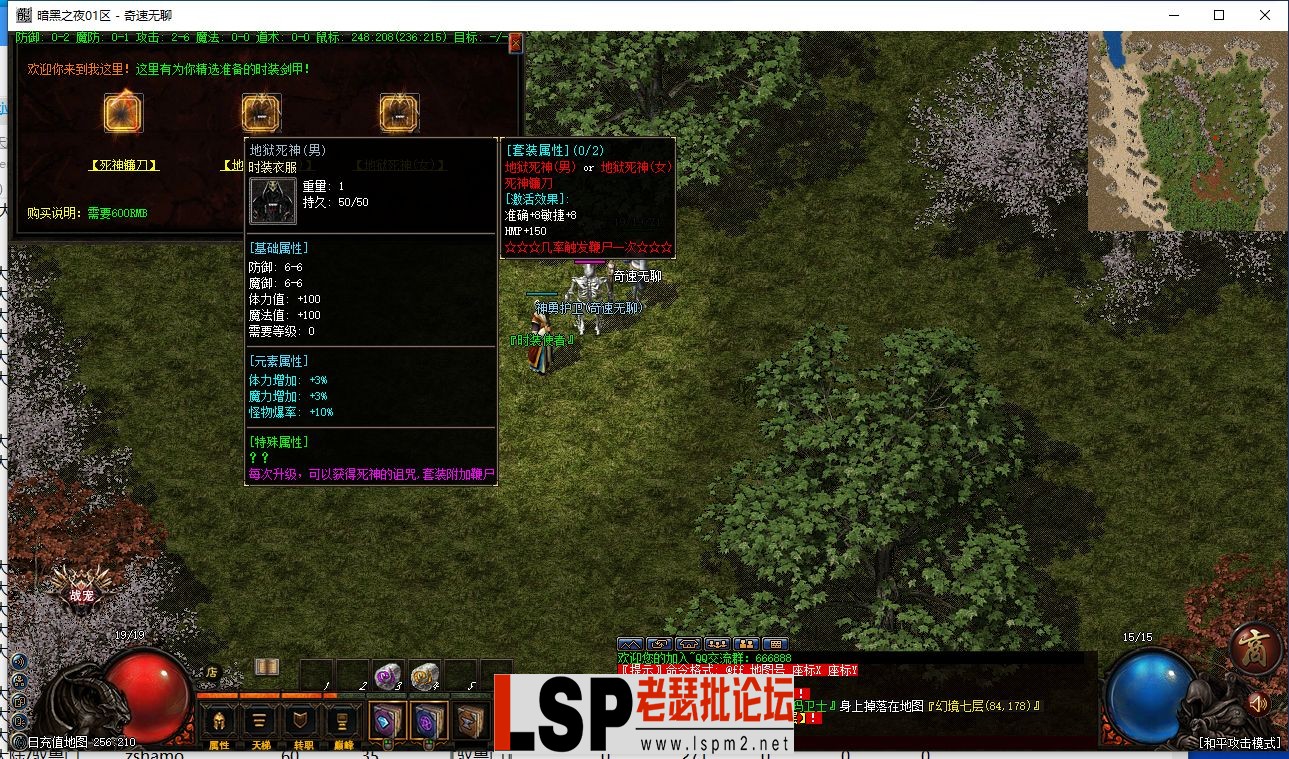The height and width of the screenshot is (759, 1289).
Task: Use the purple scroll in hotbar slot 3
Action: coord(389,676)
